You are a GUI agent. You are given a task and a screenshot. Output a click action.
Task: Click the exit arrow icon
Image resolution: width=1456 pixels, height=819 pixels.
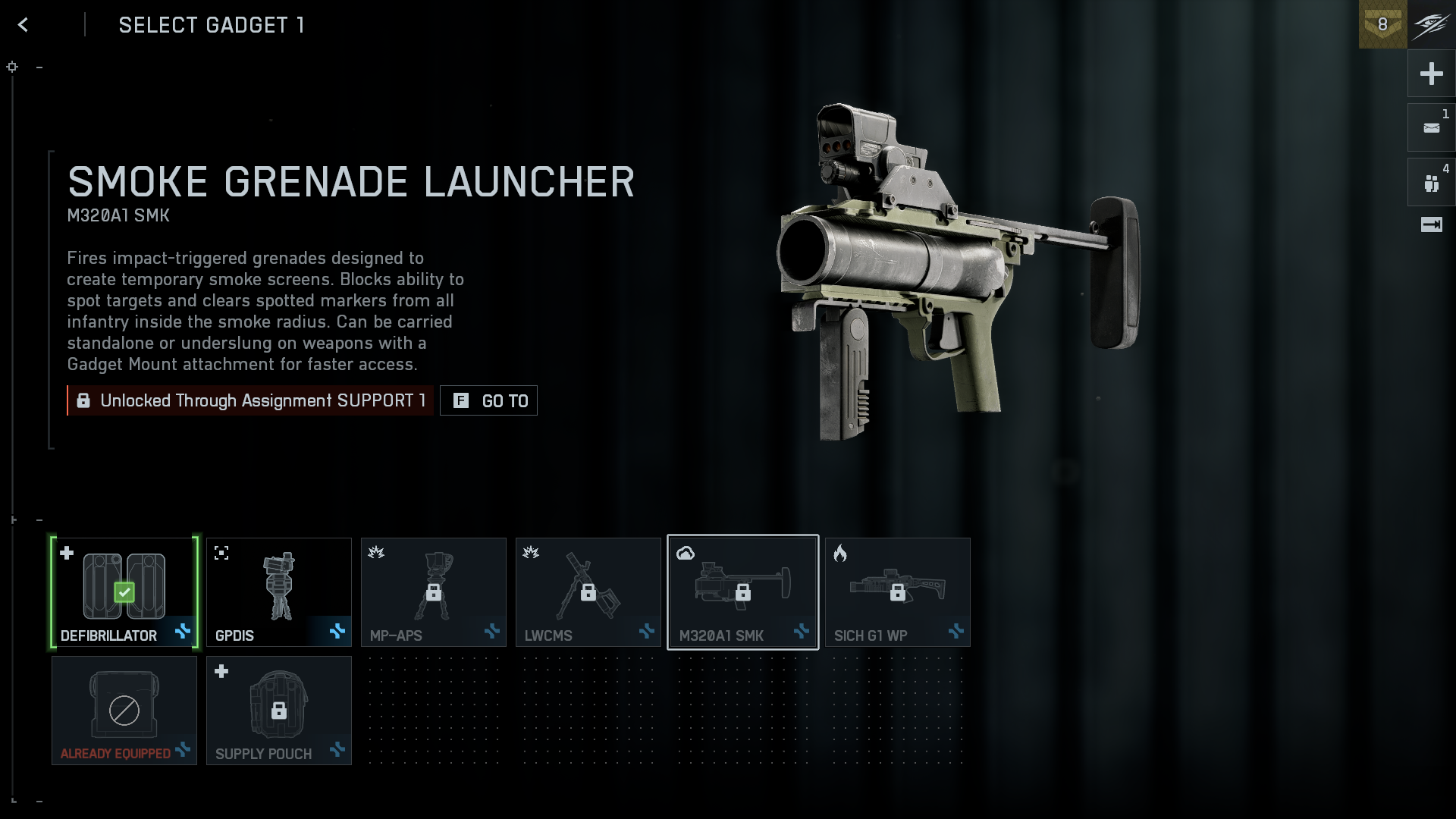(x=1431, y=224)
